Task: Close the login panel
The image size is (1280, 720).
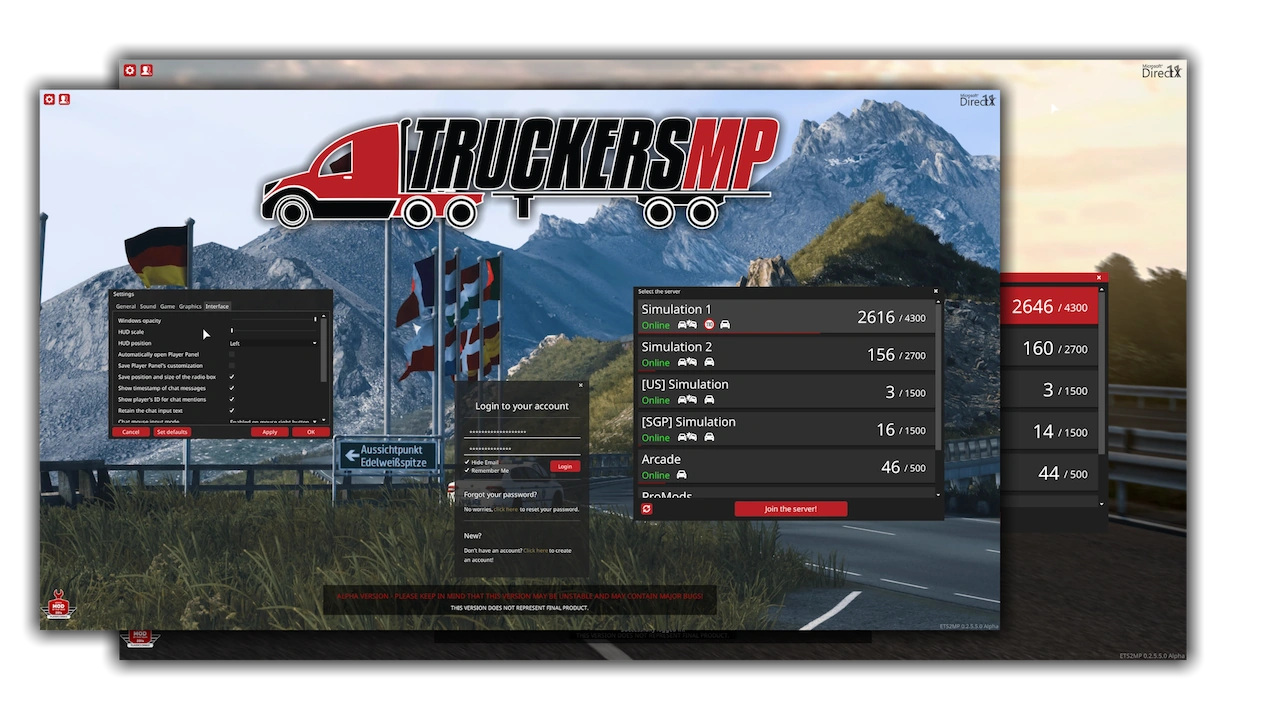Action: [x=580, y=385]
